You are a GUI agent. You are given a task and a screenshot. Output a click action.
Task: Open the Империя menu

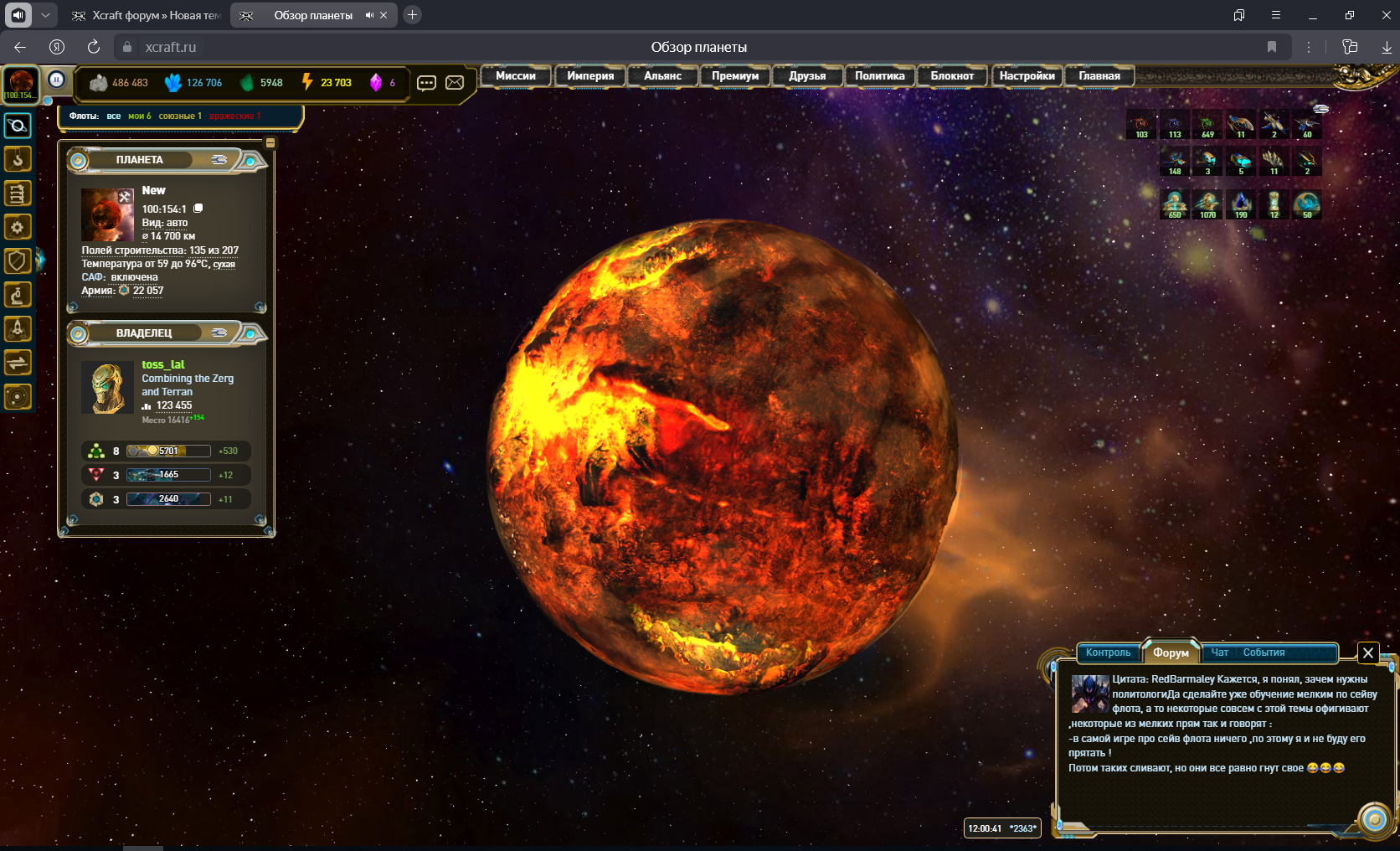tap(589, 76)
